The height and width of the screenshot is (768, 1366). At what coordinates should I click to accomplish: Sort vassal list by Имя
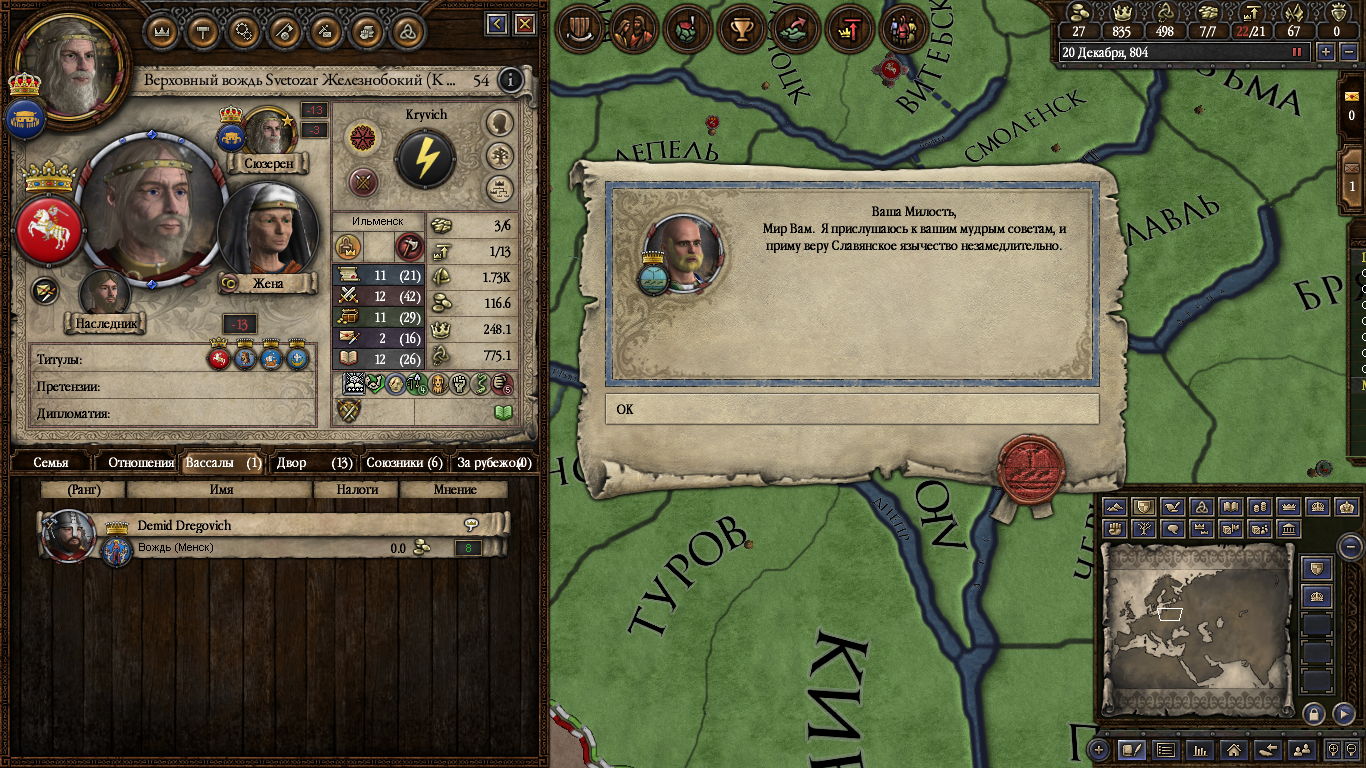[221, 490]
